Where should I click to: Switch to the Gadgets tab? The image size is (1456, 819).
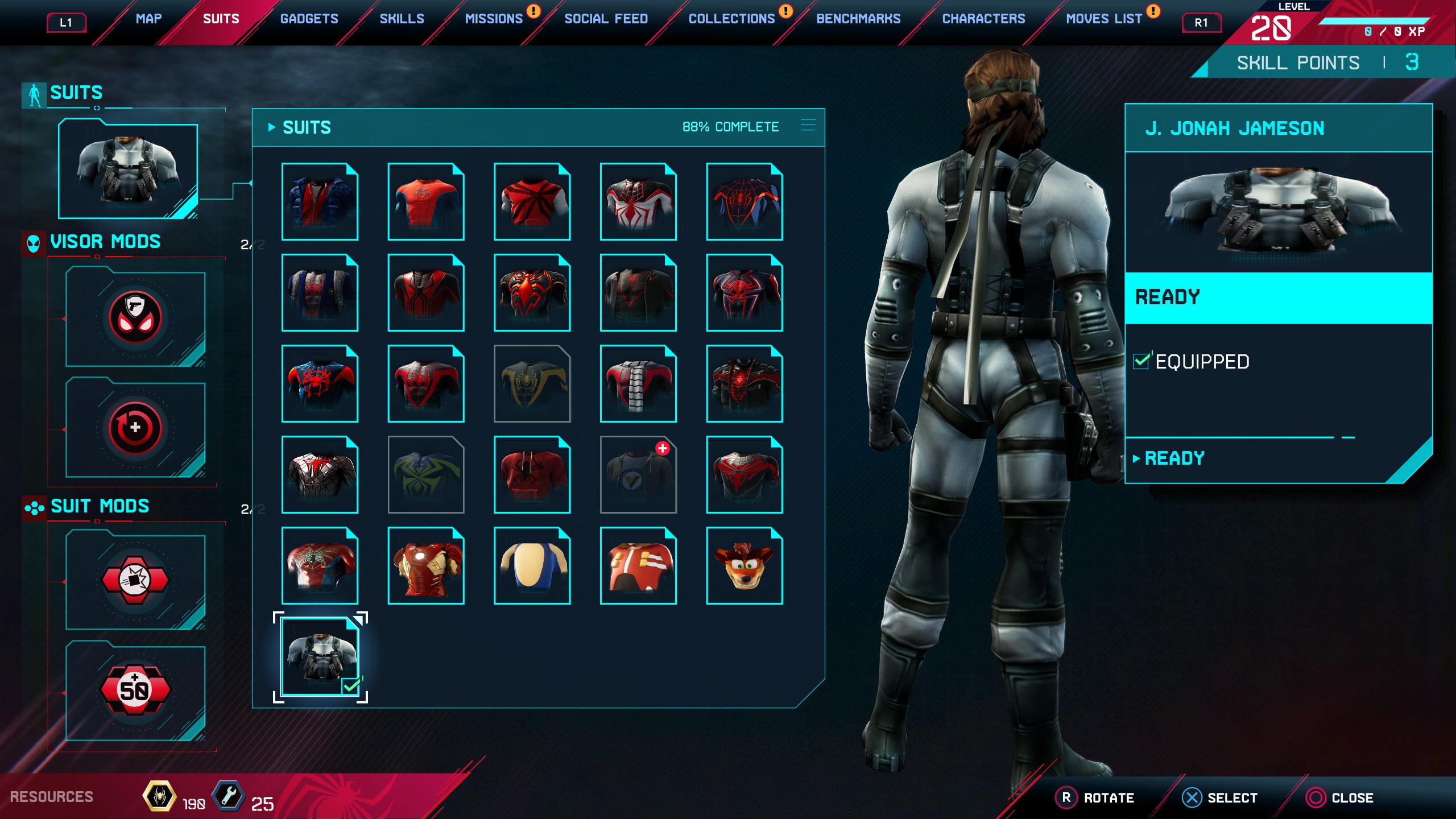[309, 19]
